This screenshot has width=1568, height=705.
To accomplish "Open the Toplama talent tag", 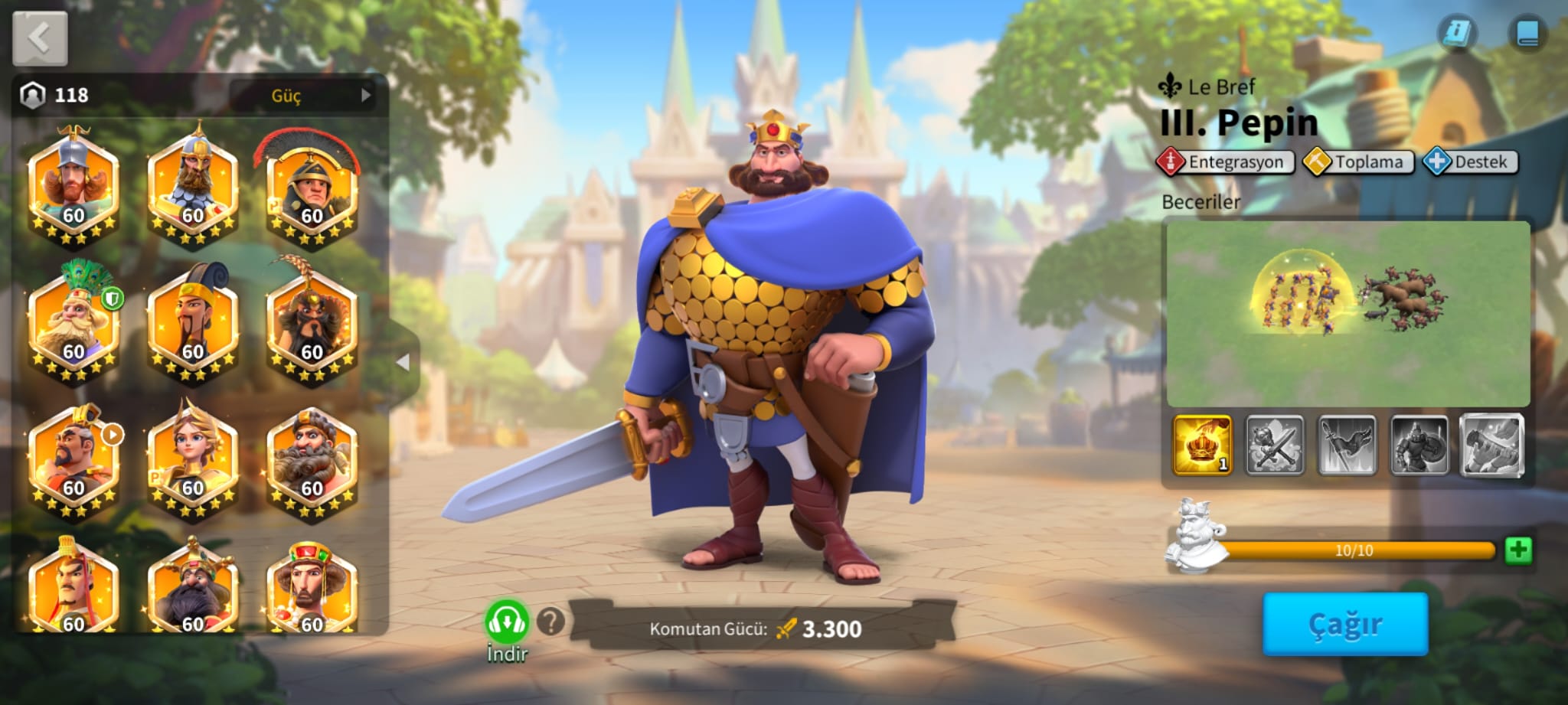I will [x=1359, y=162].
